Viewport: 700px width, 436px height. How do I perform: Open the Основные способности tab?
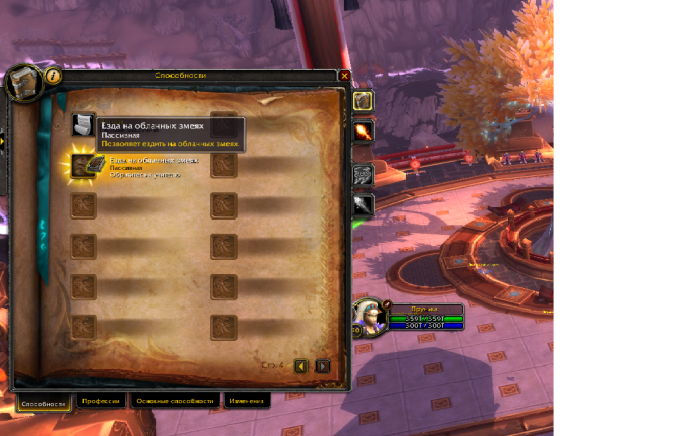tap(175, 401)
